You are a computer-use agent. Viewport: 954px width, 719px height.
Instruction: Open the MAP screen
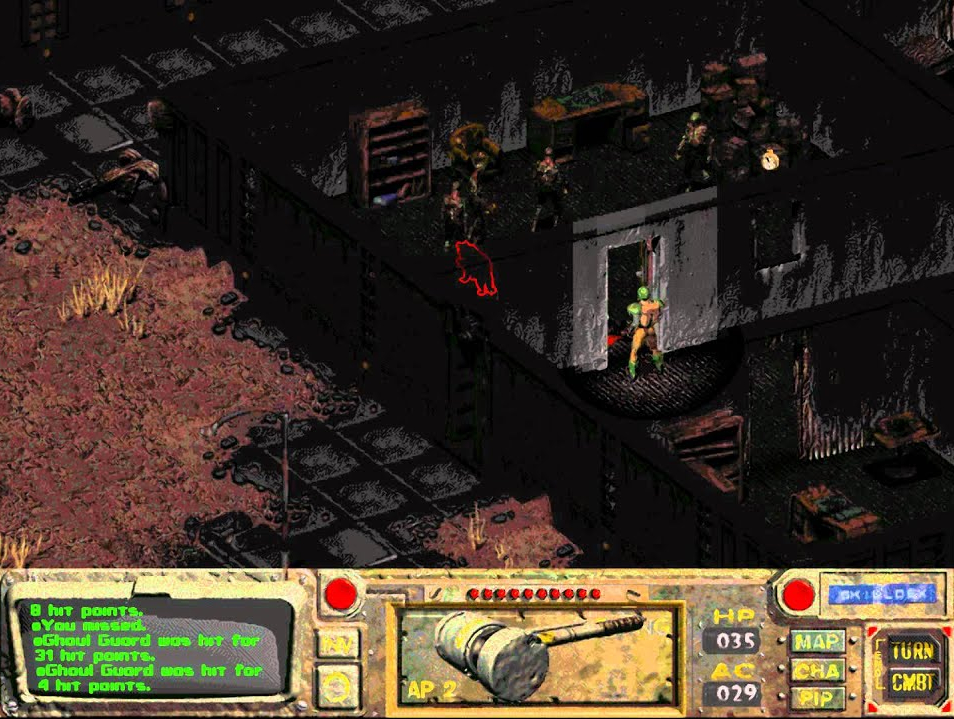(x=818, y=641)
